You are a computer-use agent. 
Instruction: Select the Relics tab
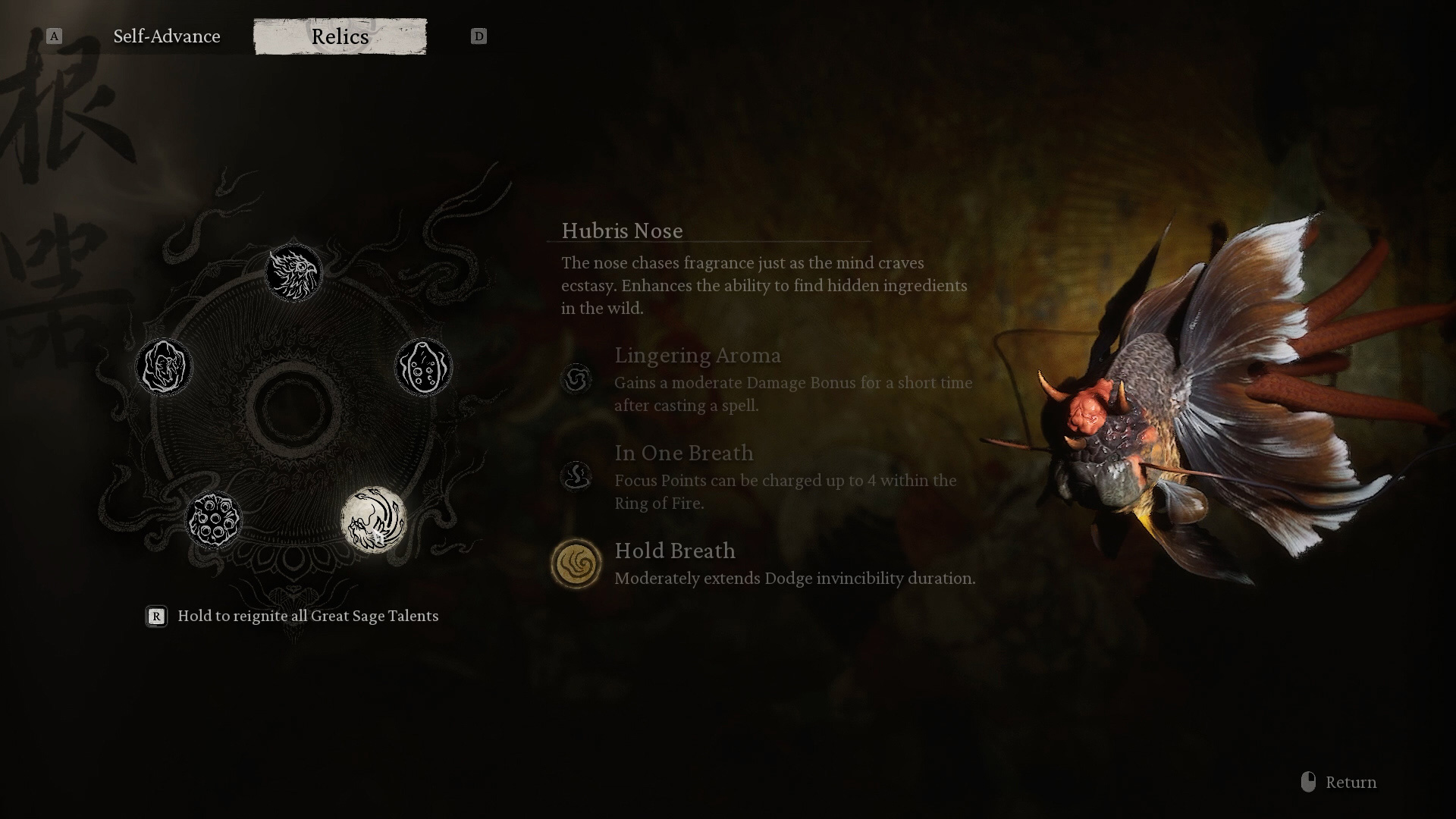click(x=340, y=36)
